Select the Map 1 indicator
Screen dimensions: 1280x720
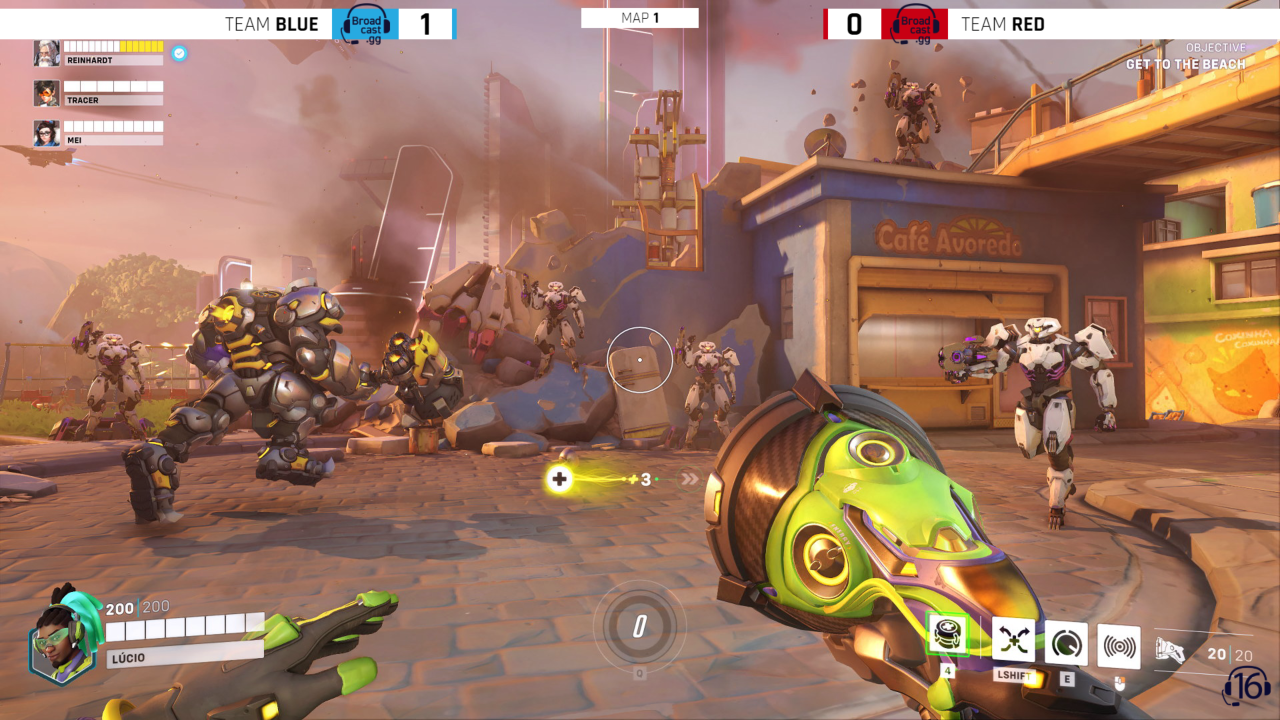(x=640, y=18)
